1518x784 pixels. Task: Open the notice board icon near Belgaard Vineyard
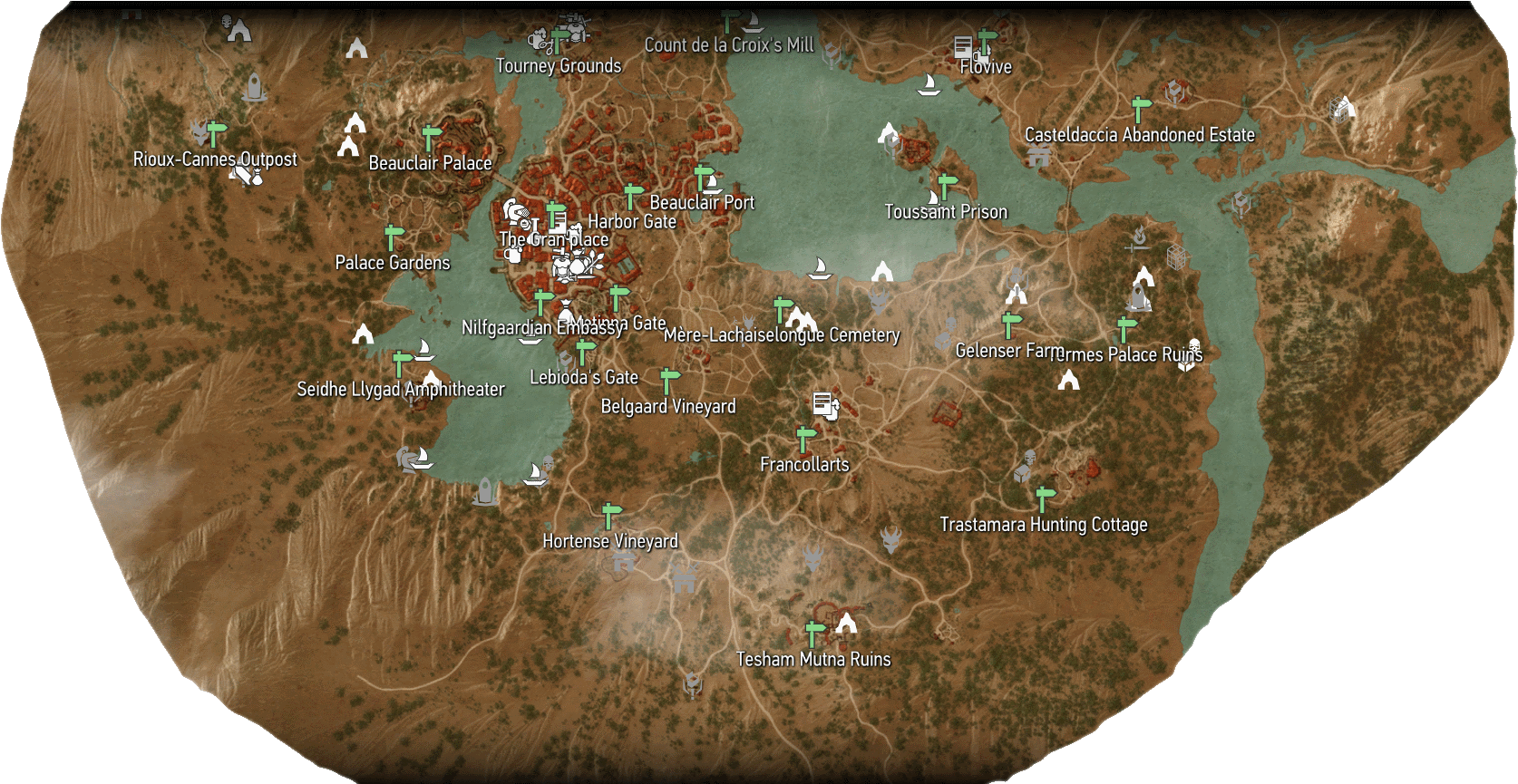coord(823,403)
